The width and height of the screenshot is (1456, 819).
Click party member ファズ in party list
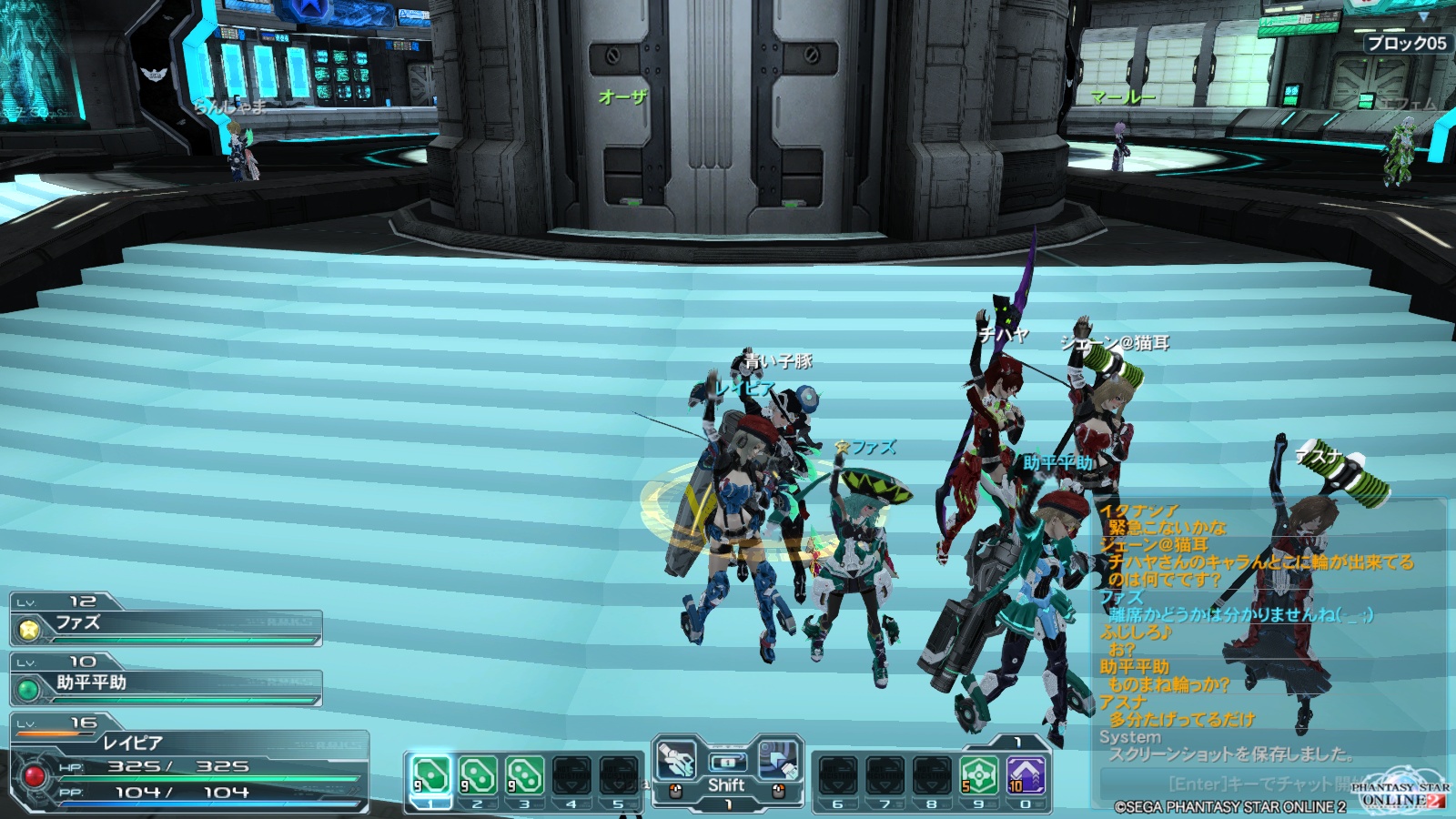[166, 625]
